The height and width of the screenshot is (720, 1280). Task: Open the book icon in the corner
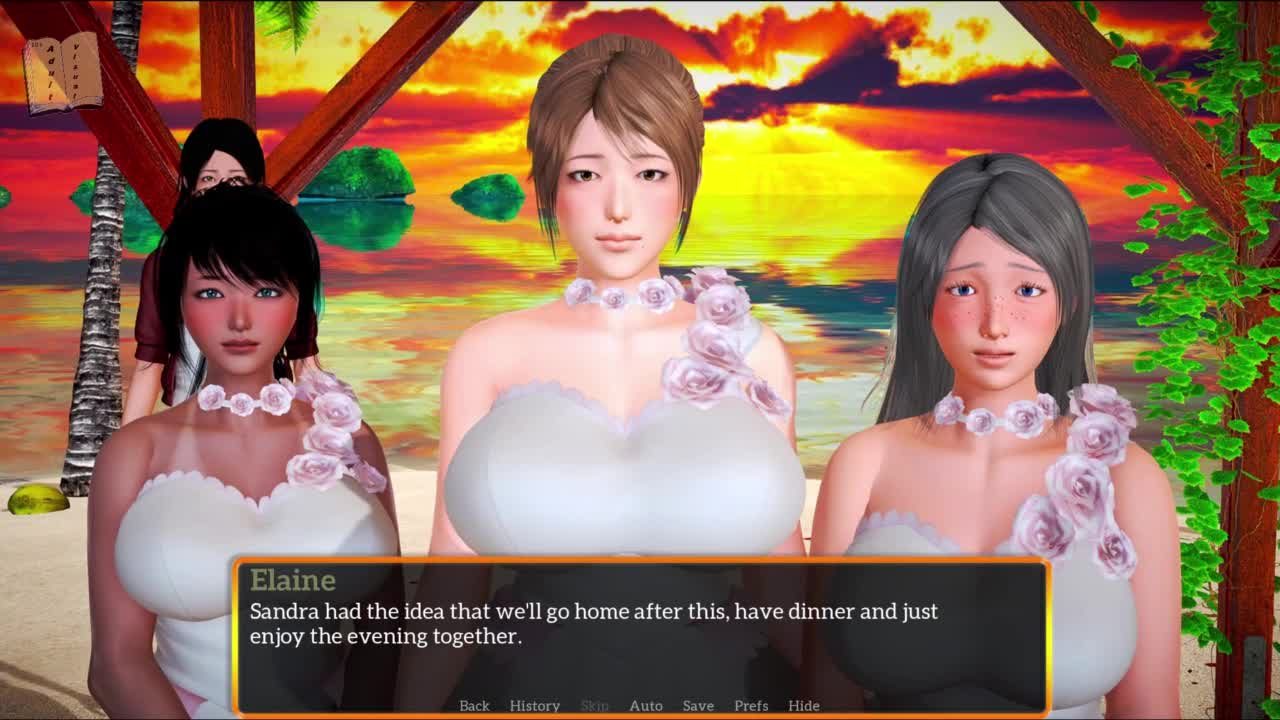[x=62, y=72]
